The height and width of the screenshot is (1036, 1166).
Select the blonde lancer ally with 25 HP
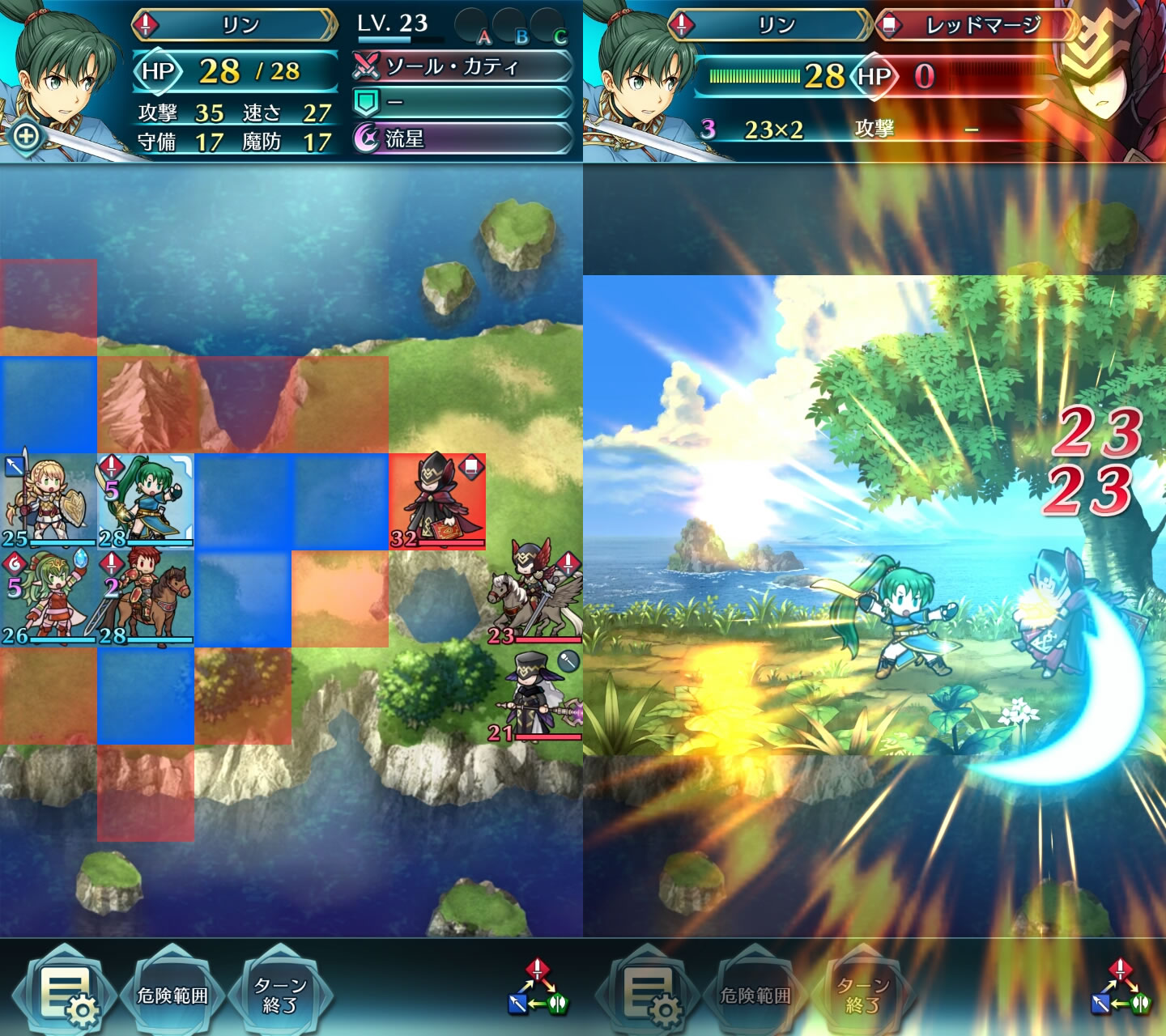[47, 502]
